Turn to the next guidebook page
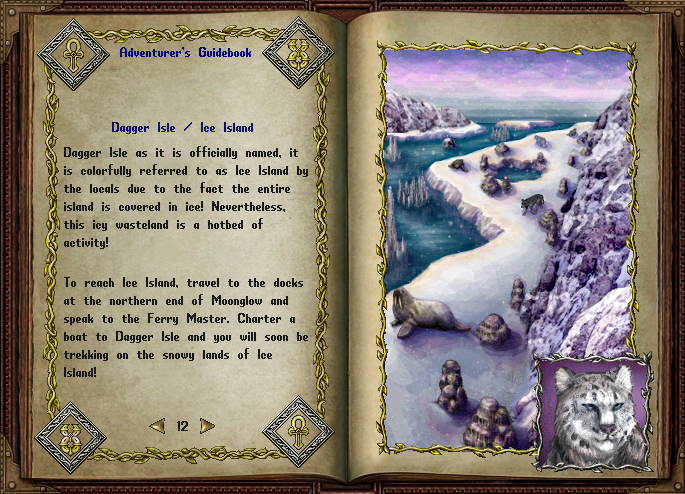The height and width of the screenshot is (494, 685). coord(207,426)
